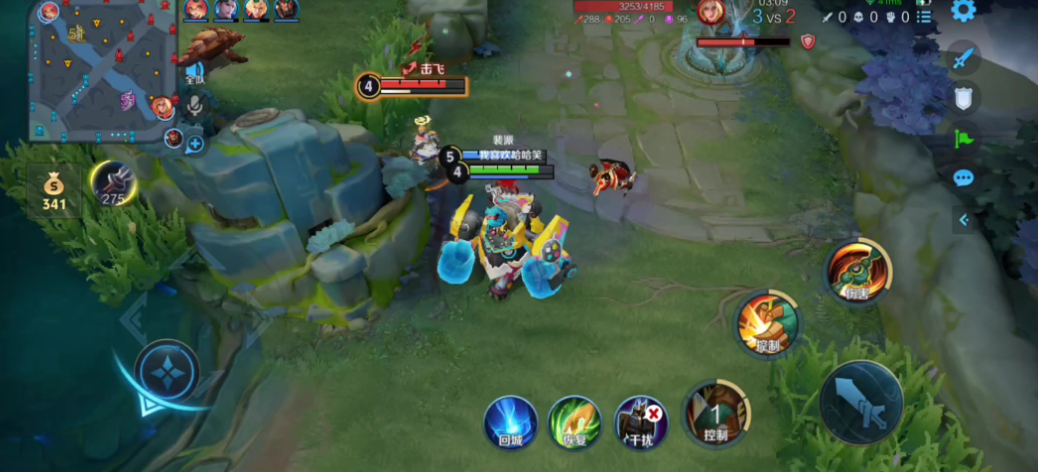The image size is (1038, 472).
Task: Tap the battle minimap
Action: pos(101,68)
